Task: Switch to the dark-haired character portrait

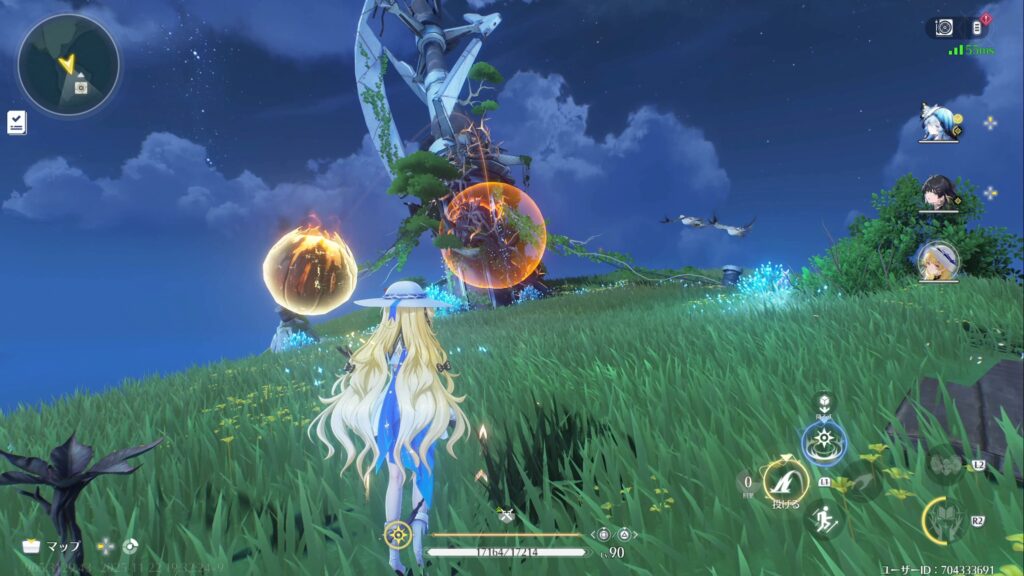Action: [939, 193]
